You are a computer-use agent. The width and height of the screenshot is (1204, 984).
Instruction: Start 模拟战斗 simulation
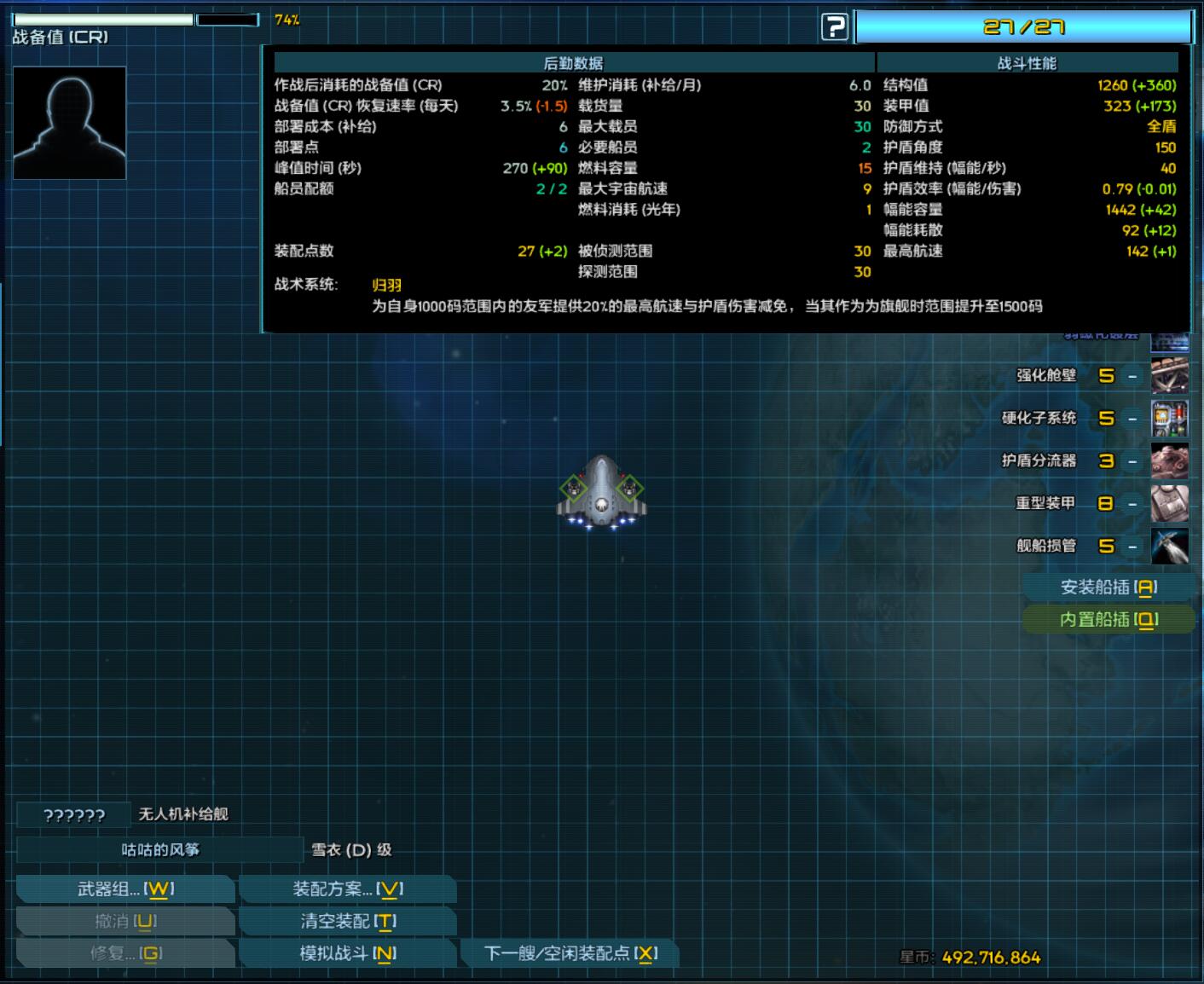click(345, 954)
